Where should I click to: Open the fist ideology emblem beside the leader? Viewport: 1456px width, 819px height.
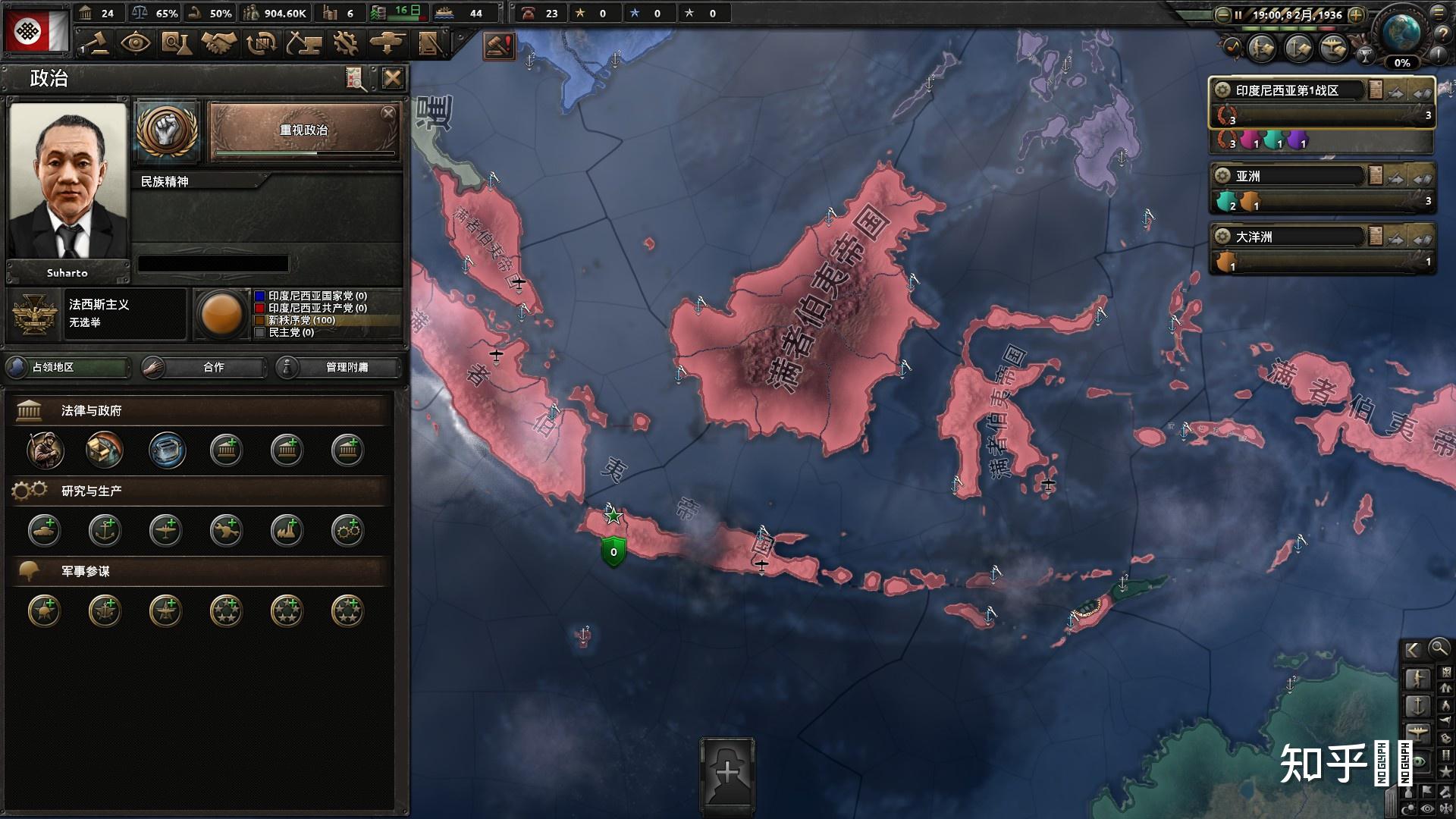pyautogui.click(x=167, y=132)
